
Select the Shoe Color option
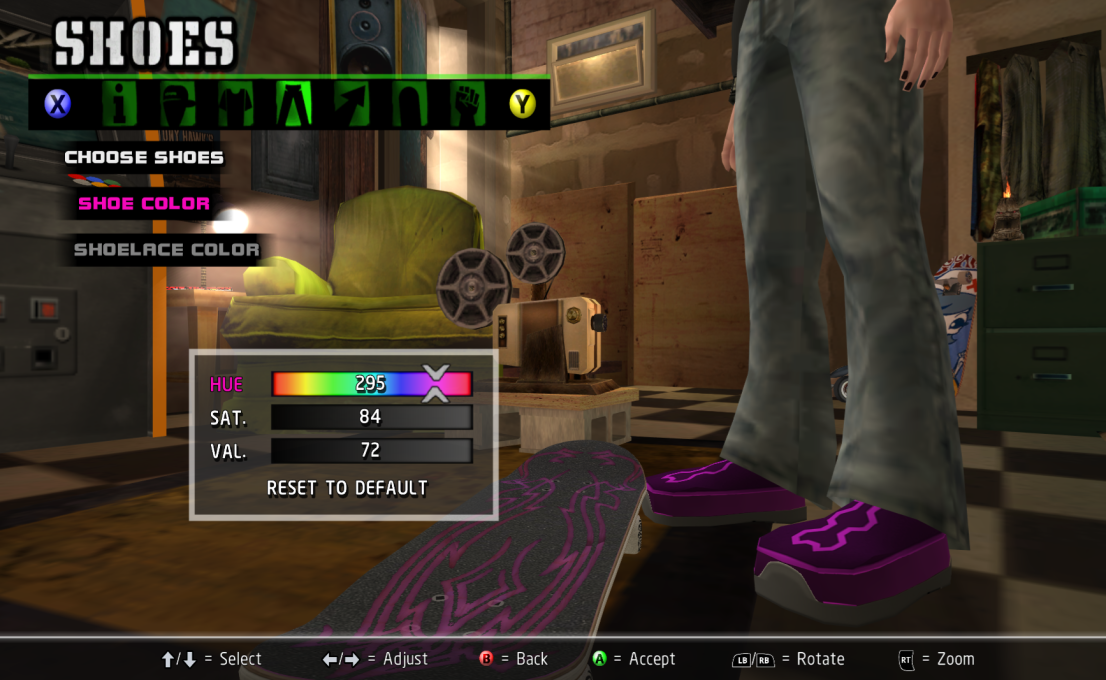[x=144, y=204]
